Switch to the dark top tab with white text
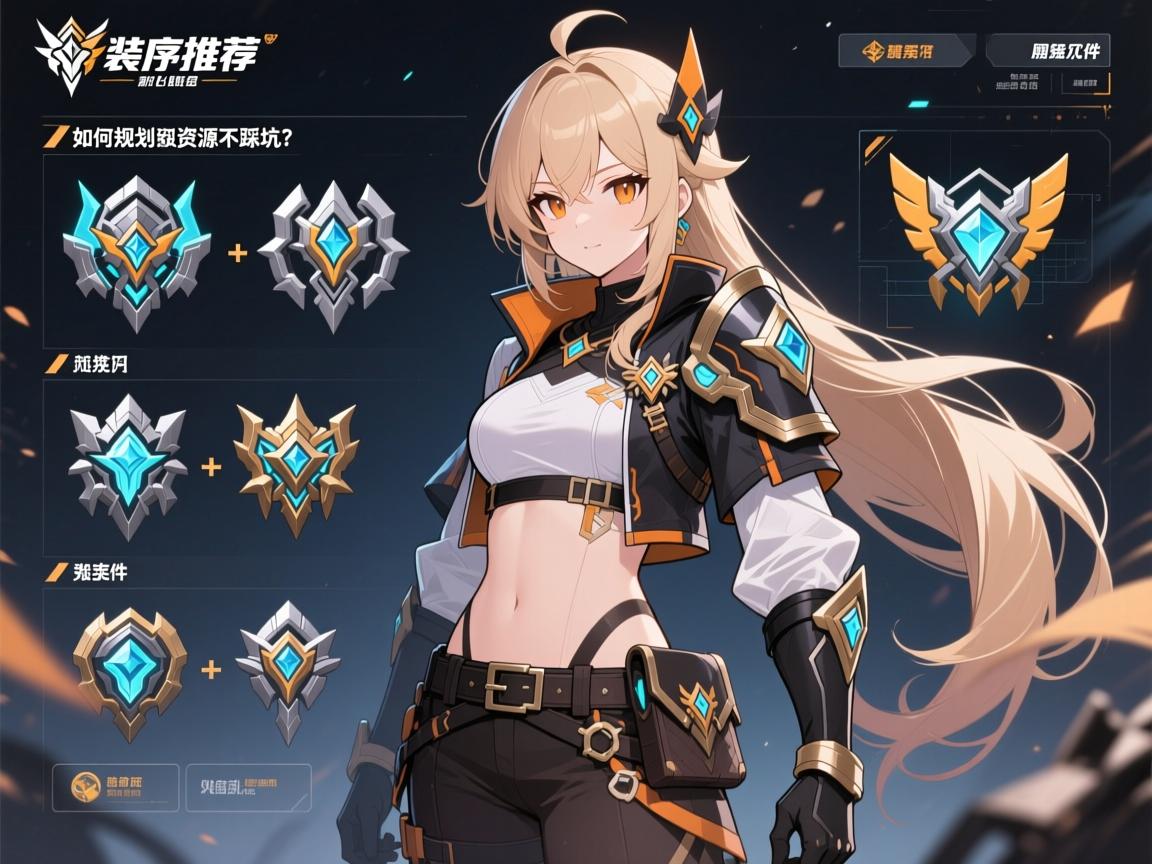The height and width of the screenshot is (864, 1152). coord(1048,50)
